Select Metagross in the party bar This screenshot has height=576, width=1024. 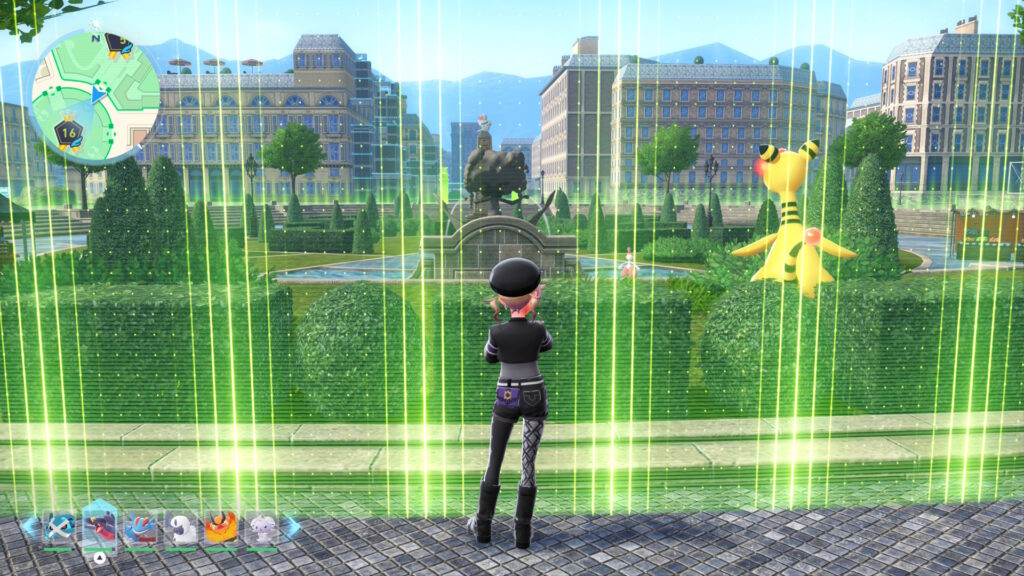coord(58,528)
